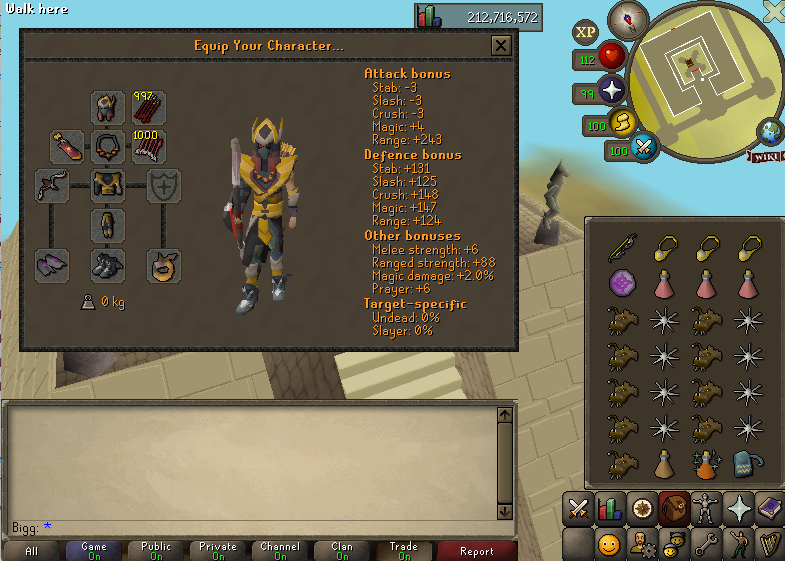Click the equipped amulet slot
Screen dimensions: 785x561
108,146
